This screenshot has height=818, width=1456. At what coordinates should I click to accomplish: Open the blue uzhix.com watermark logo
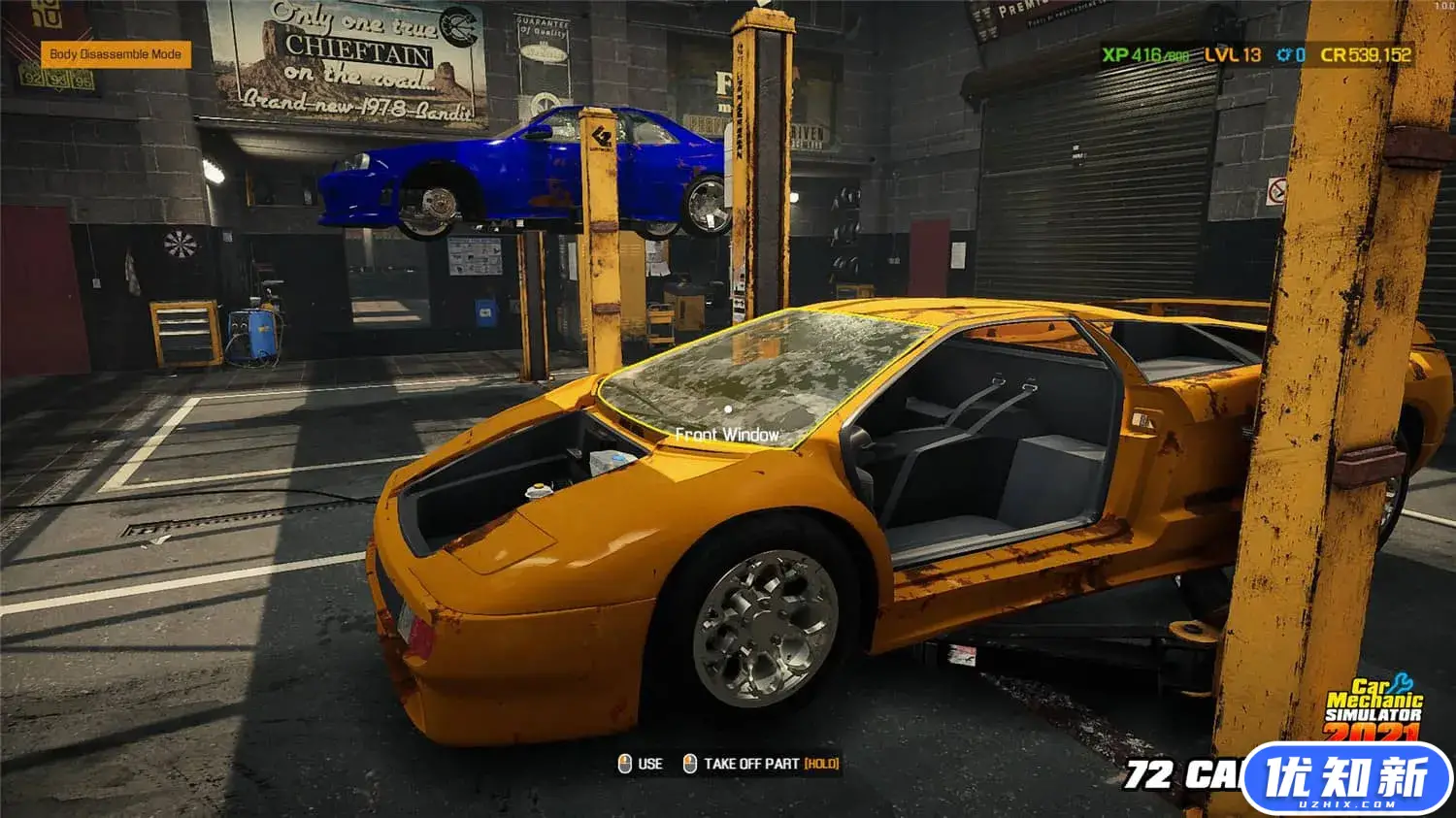[1346, 779]
